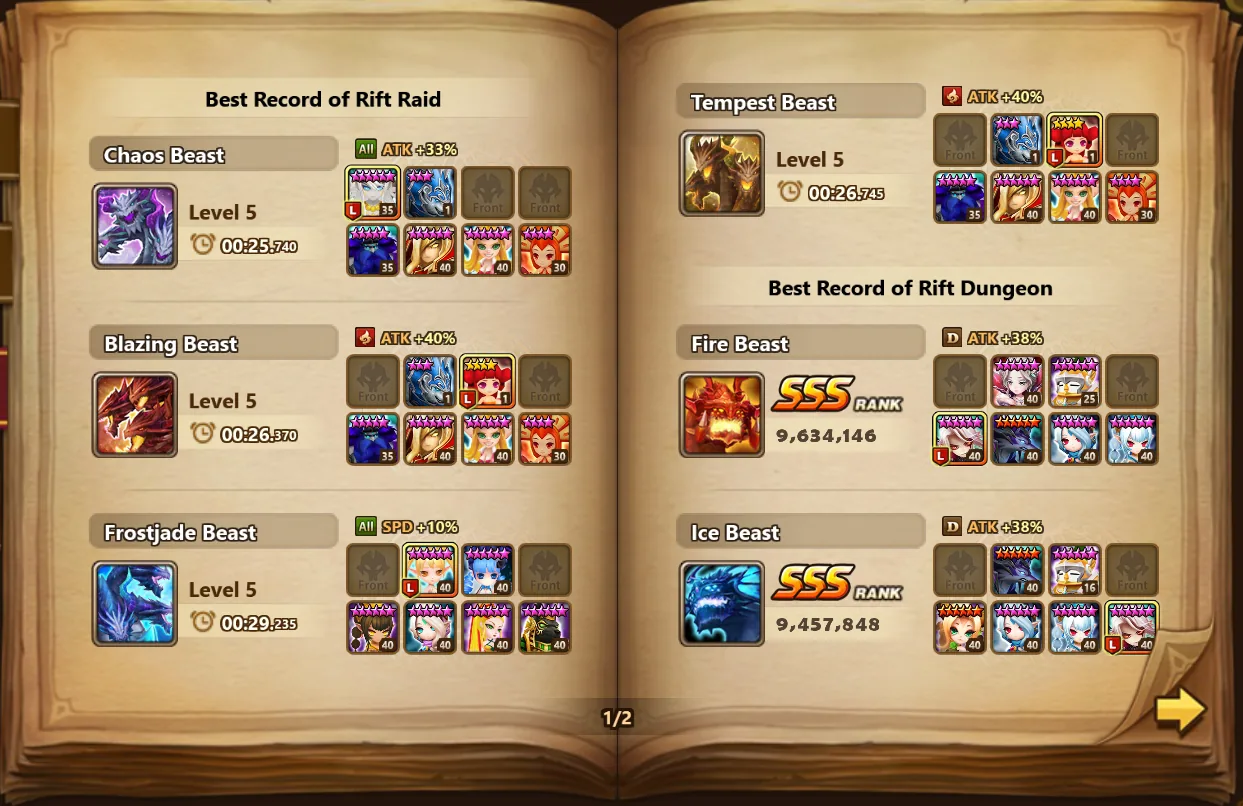This screenshot has width=1243, height=806.
Task: Select the Chaos Beast portrait
Action: [135, 226]
